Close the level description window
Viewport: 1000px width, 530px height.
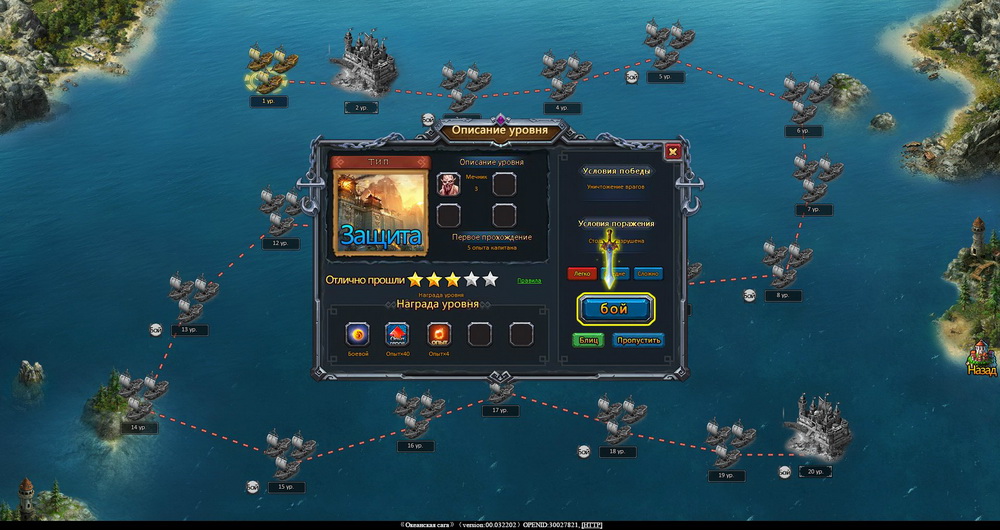click(x=672, y=152)
